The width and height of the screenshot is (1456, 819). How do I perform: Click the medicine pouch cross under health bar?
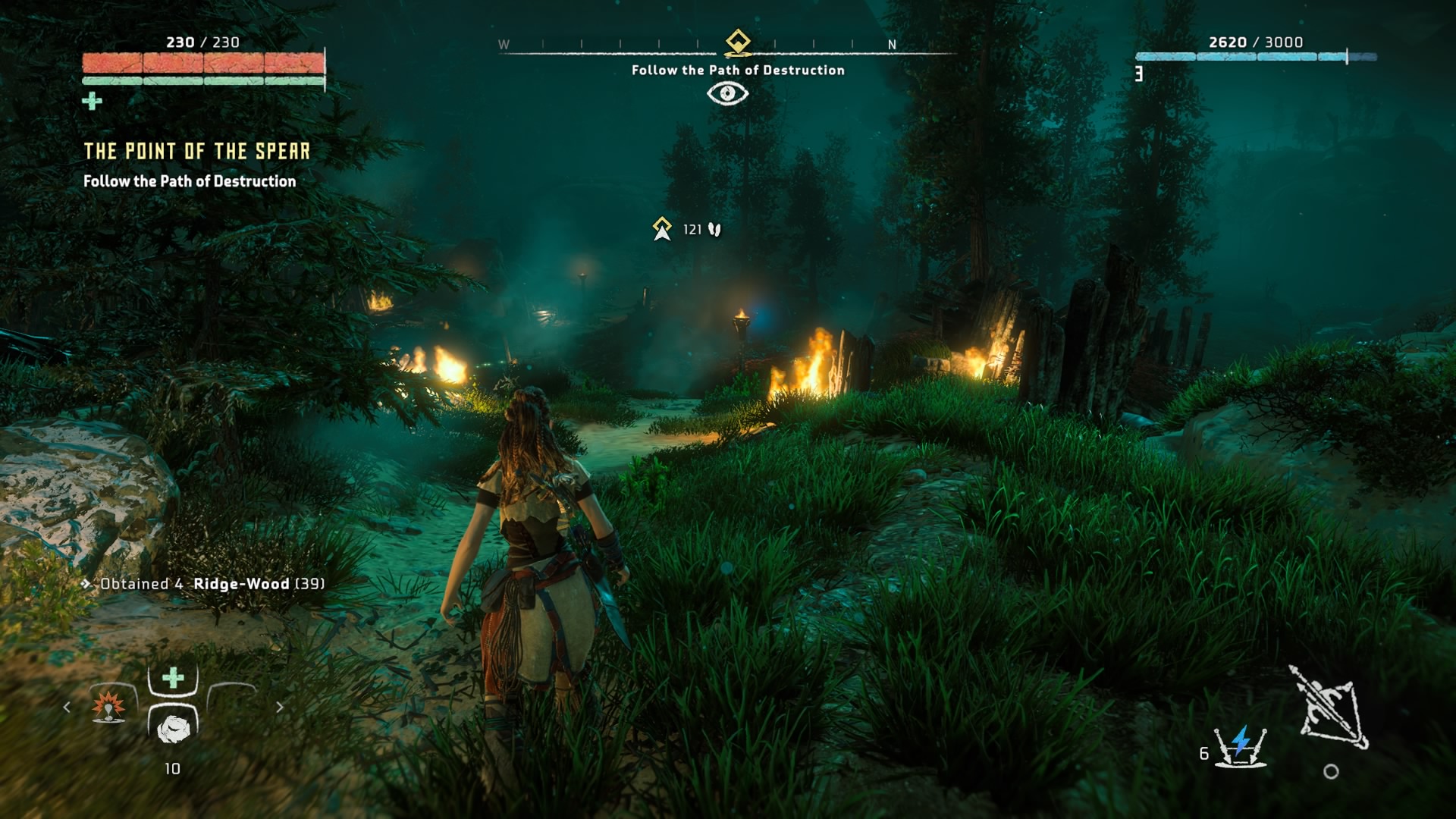pyautogui.click(x=92, y=101)
